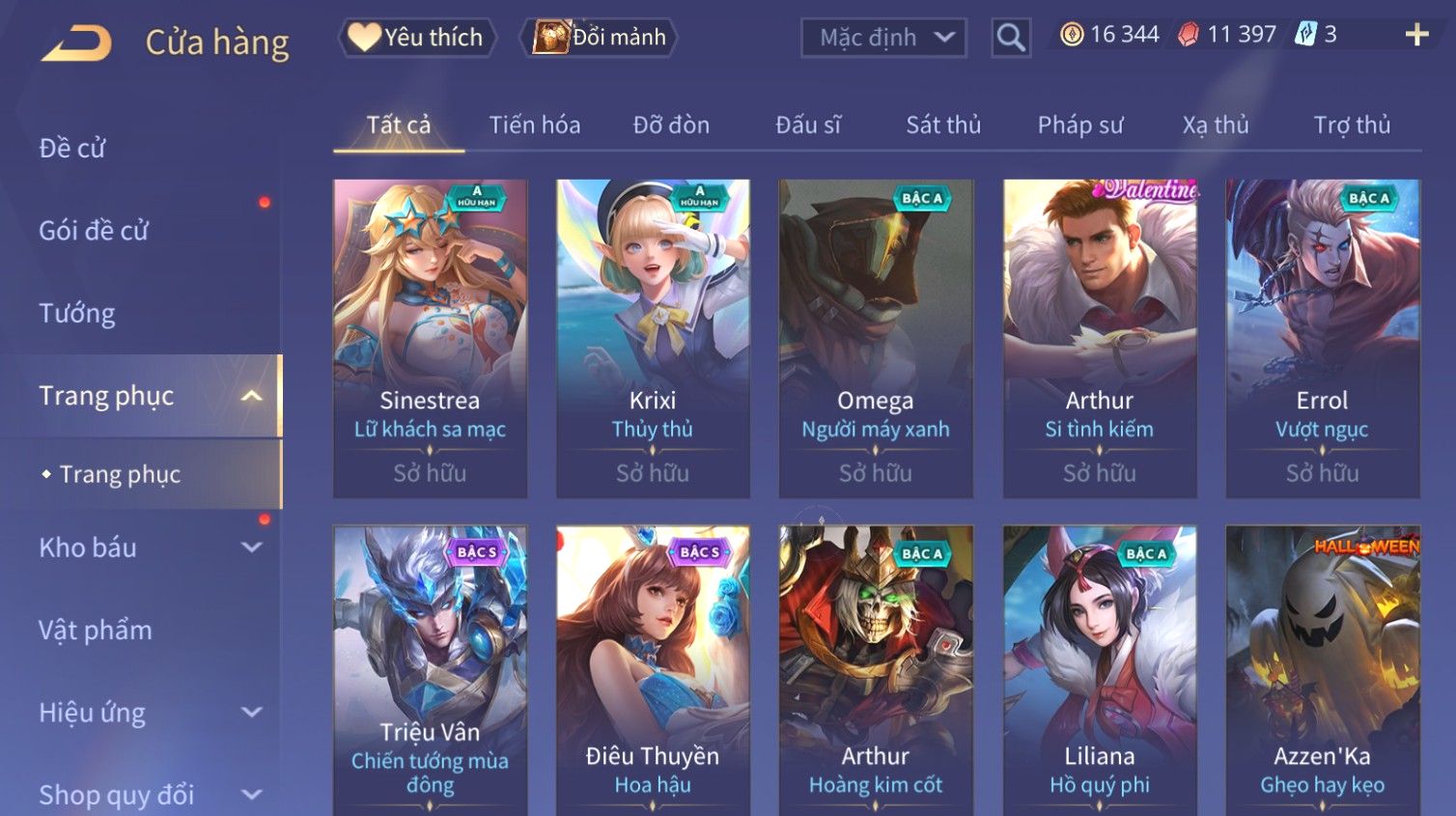
Task: Open the Yêu thích favorites list
Action: coord(417,38)
